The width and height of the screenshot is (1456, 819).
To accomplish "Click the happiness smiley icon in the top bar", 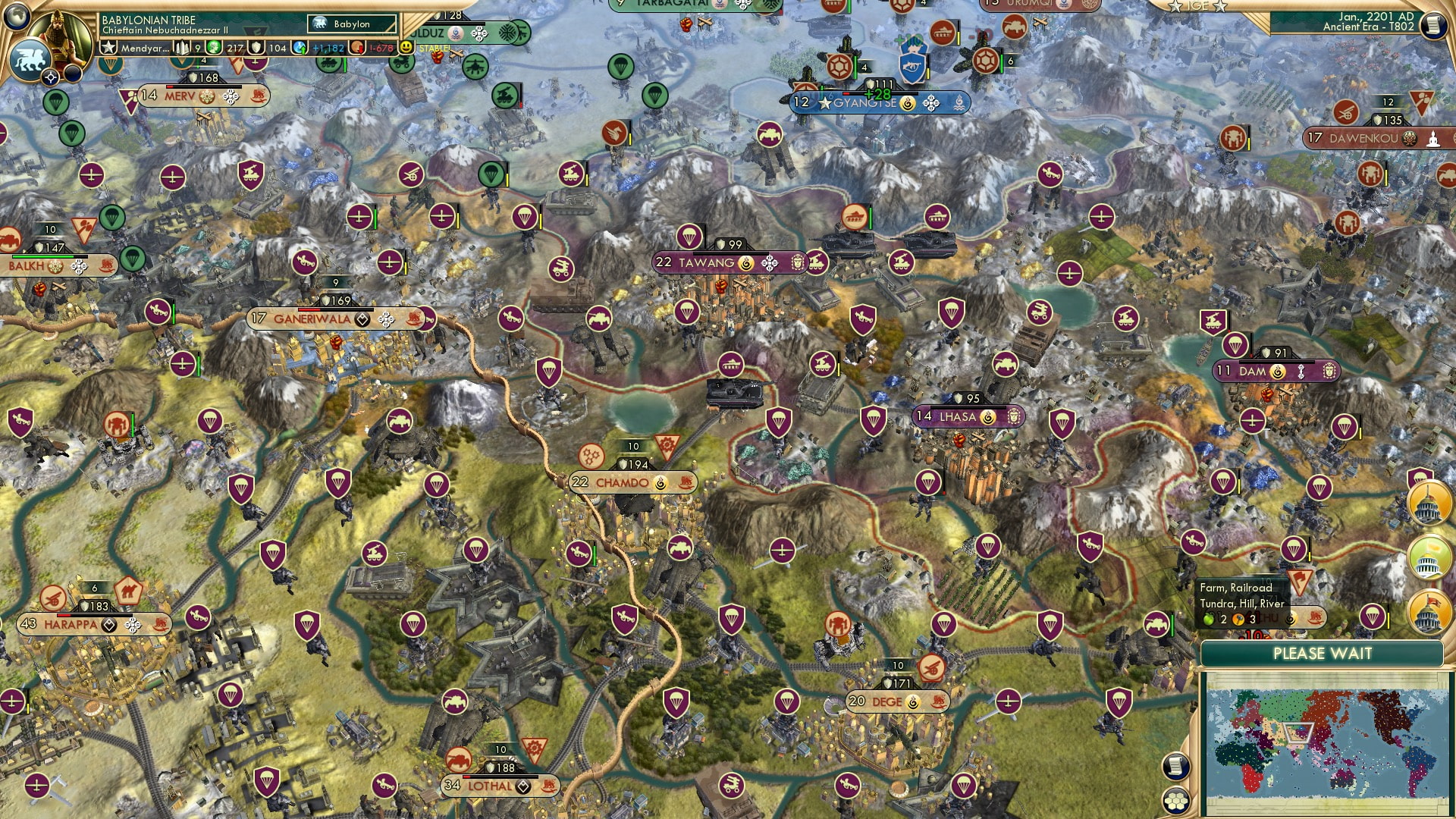I will click(x=408, y=45).
